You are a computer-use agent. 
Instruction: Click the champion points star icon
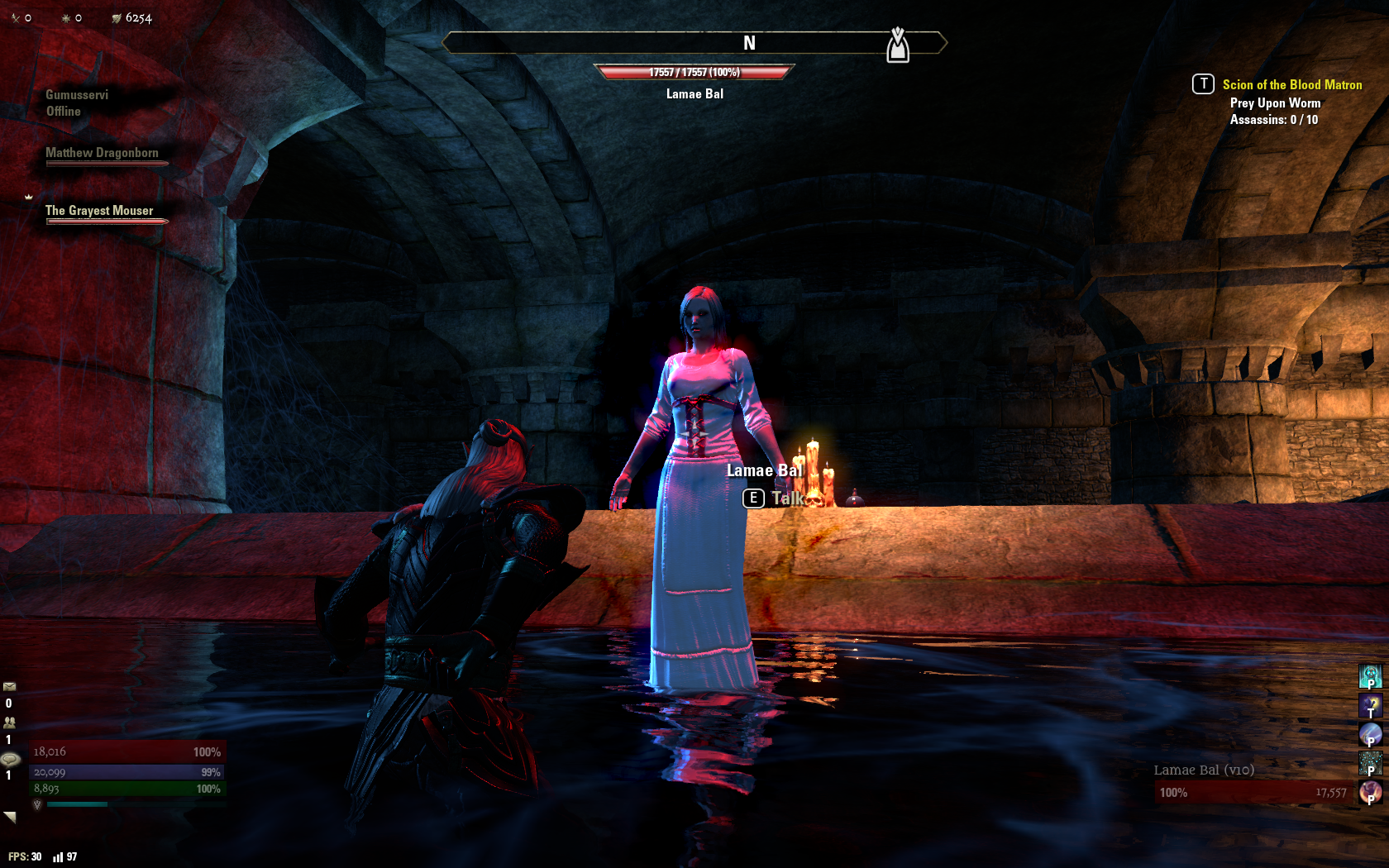[x=66, y=17]
